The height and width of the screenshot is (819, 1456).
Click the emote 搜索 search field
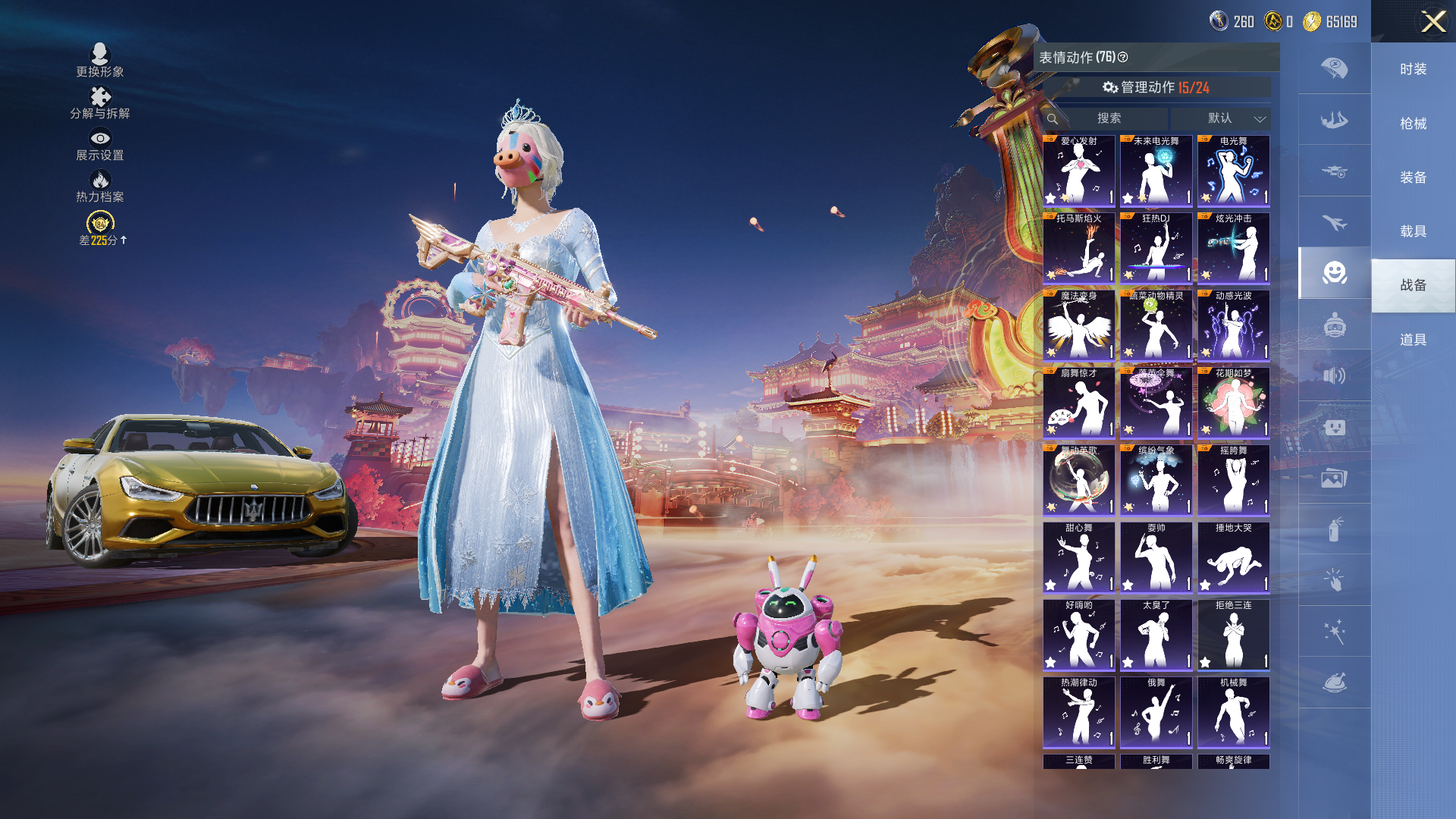tap(1109, 118)
